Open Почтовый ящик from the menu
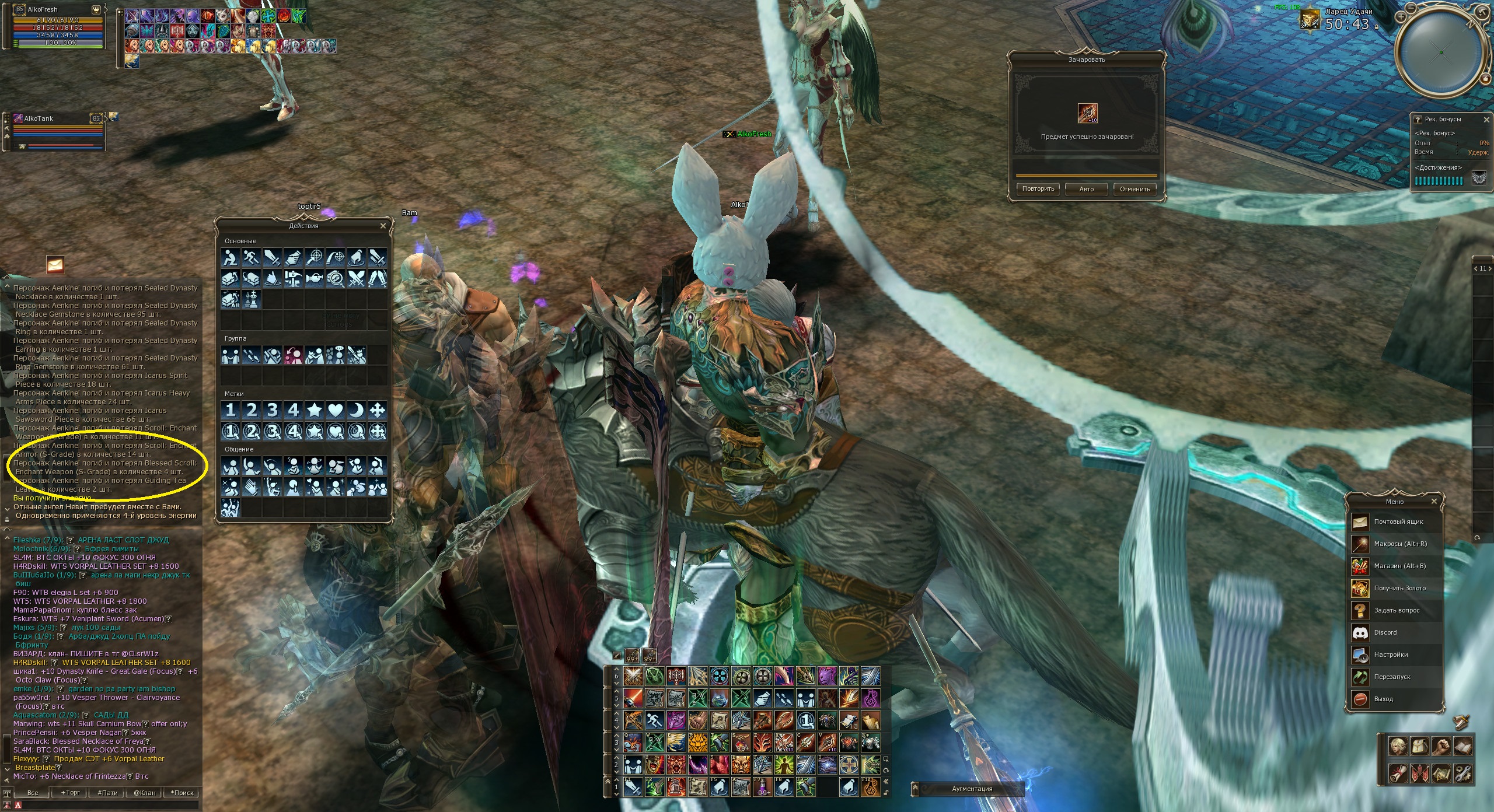 (1398, 521)
